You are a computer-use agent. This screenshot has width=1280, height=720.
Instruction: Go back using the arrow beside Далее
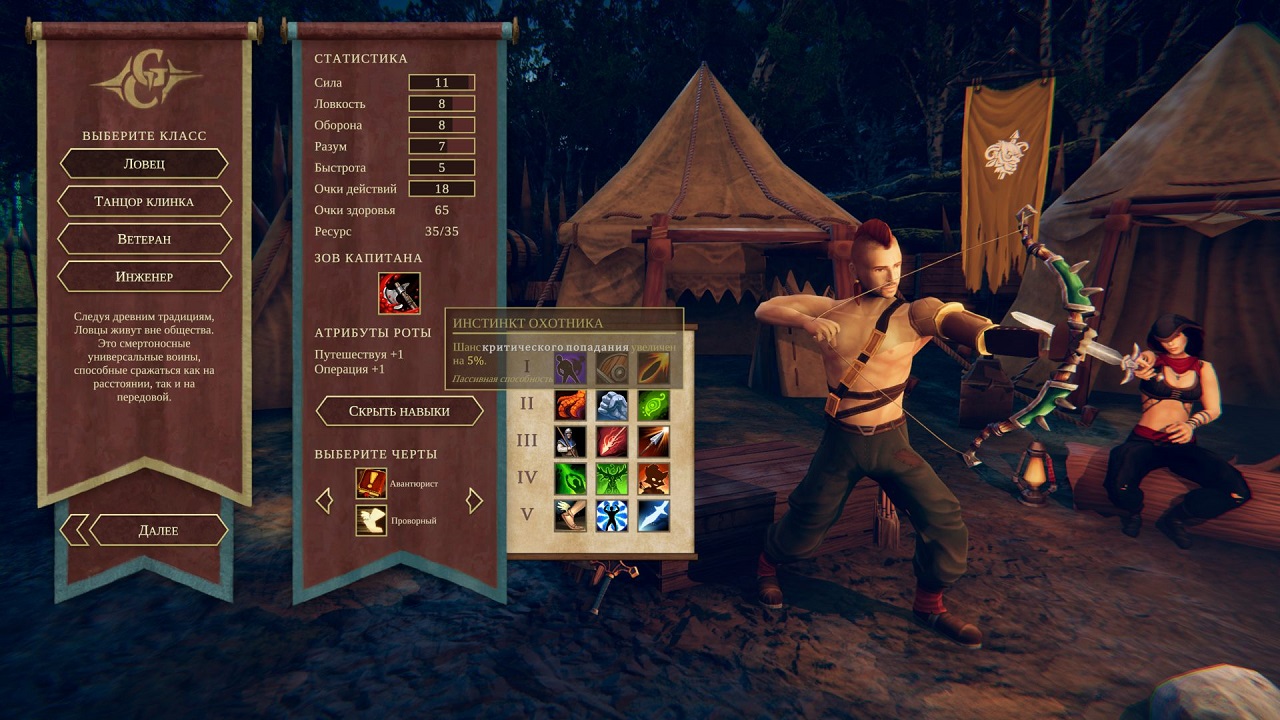point(73,530)
